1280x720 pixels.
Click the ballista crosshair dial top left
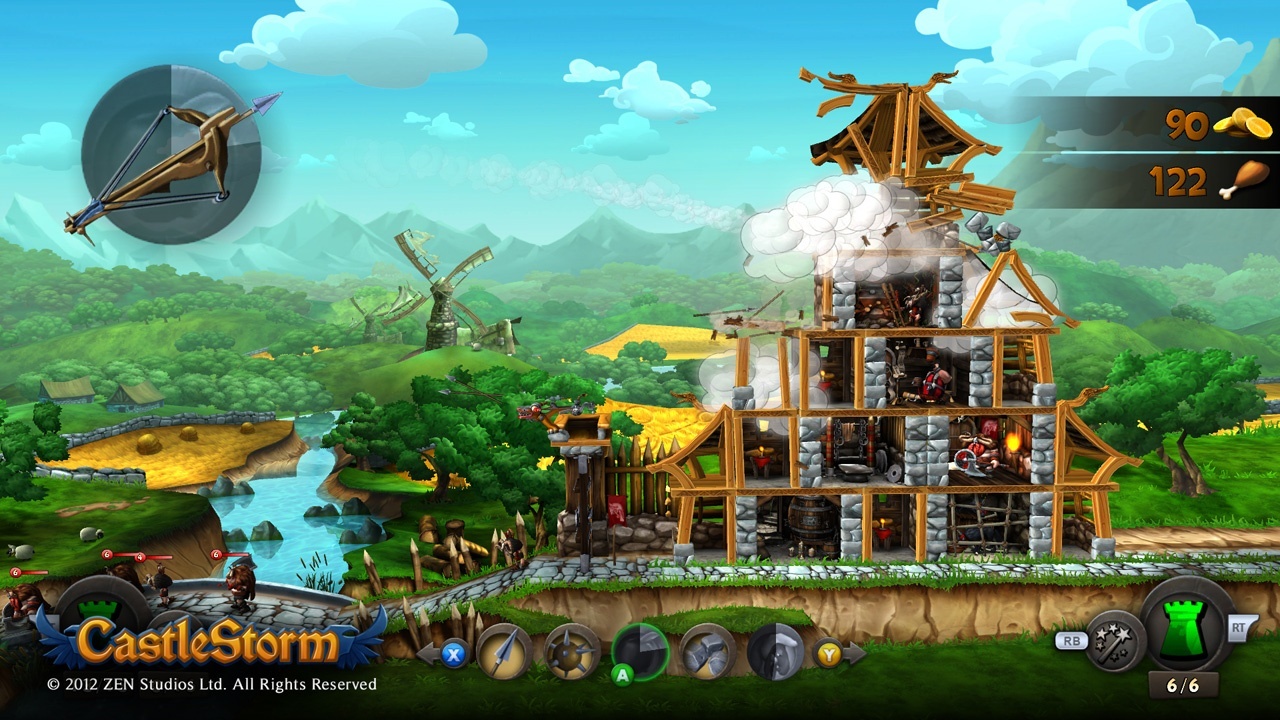click(170, 155)
